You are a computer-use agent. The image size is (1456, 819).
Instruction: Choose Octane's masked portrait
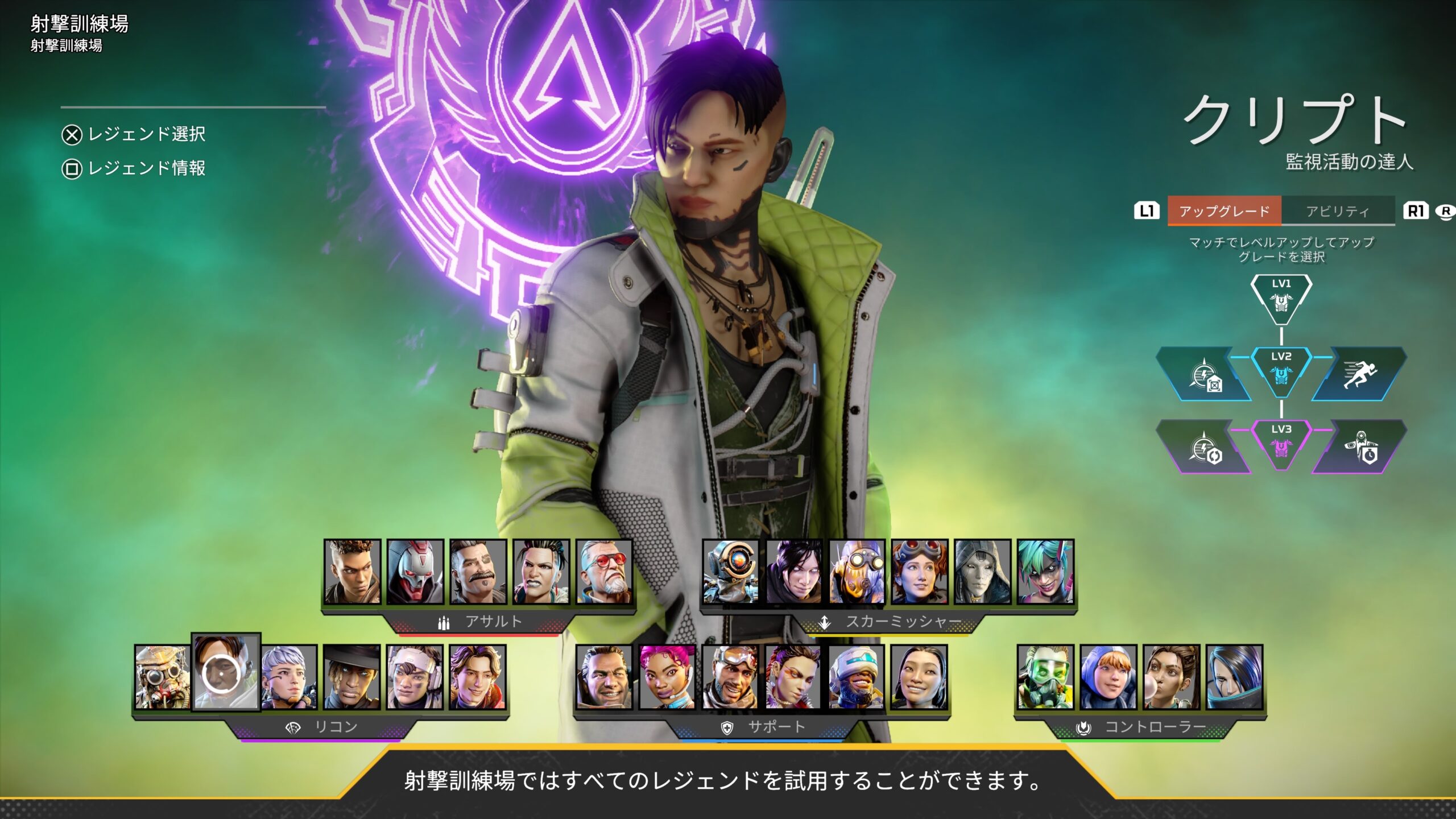pos(857,572)
